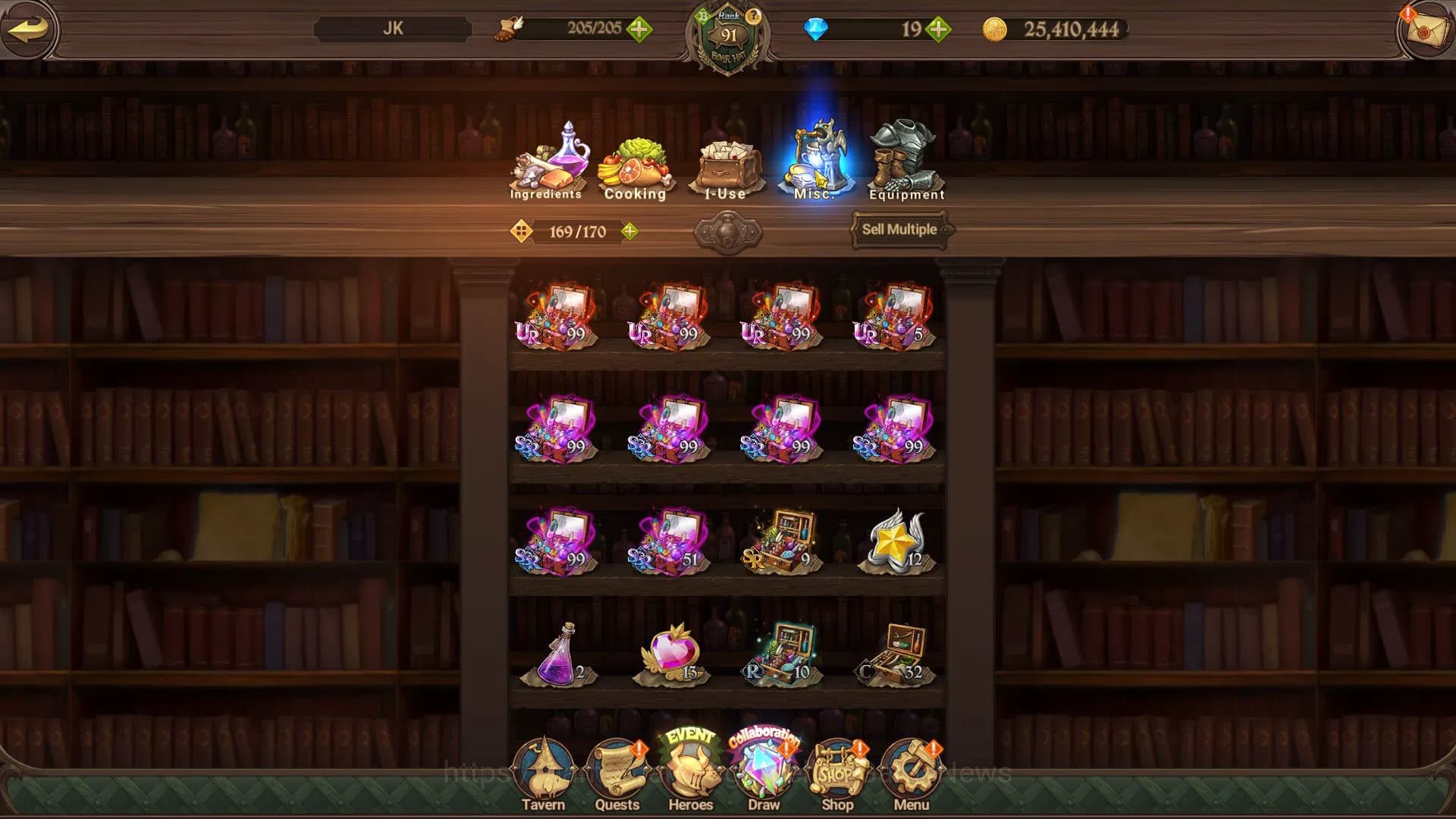Open the mailbox envelope icon
1456x819 pixels.
tap(1424, 30)
